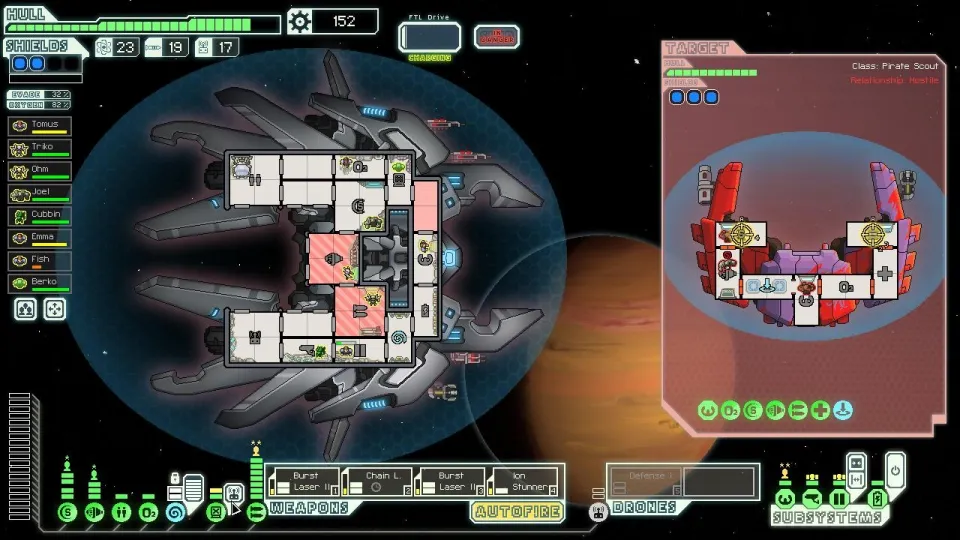Activate the battery backup power button
Image resolution: width=960 pixels, height=540 pixels.
click(895, 465)
